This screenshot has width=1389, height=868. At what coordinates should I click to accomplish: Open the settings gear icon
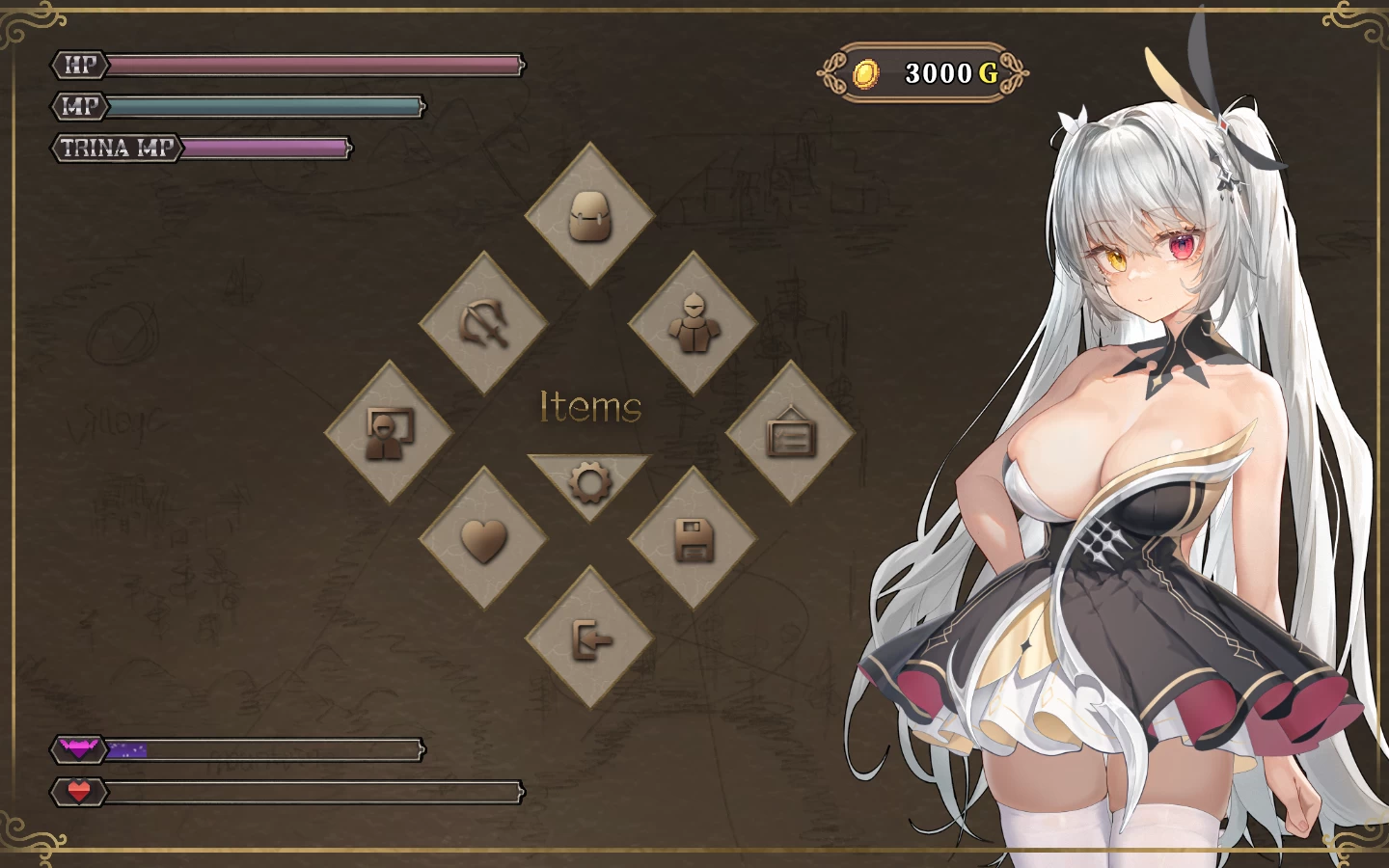[x=590, y=484]
